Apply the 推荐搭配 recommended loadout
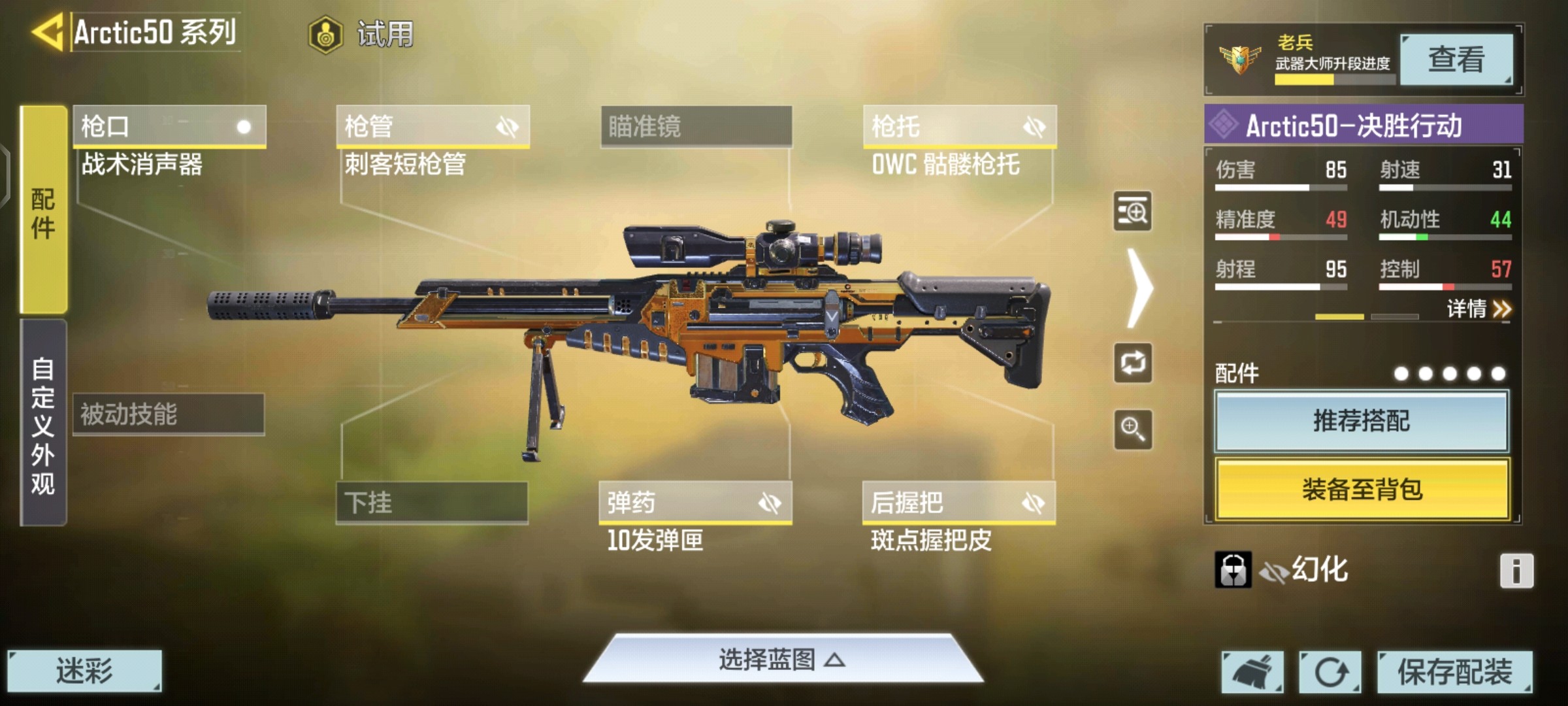Image resolution: width=1568 pixels, height=706 pixels. [1362, 421]
